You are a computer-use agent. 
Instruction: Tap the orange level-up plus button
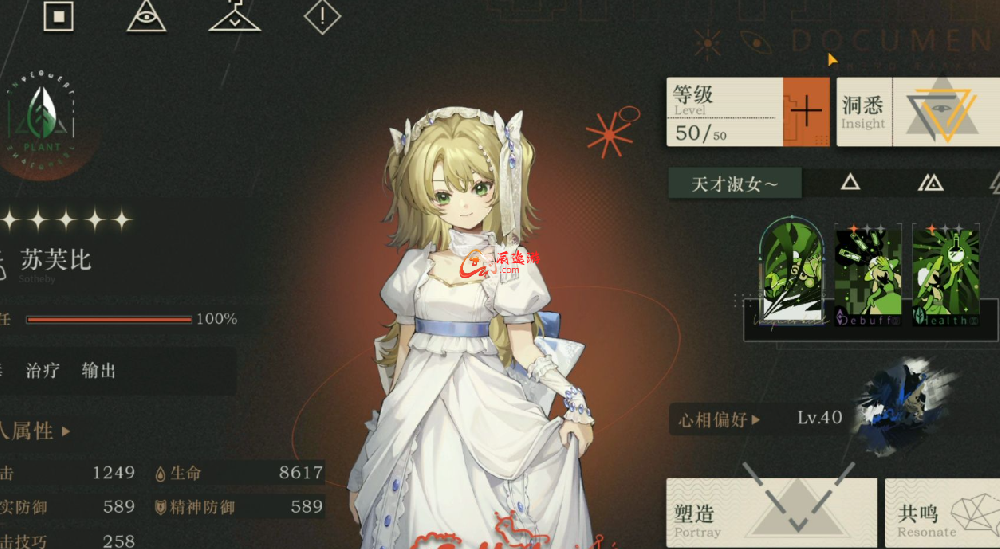point(805,111)
